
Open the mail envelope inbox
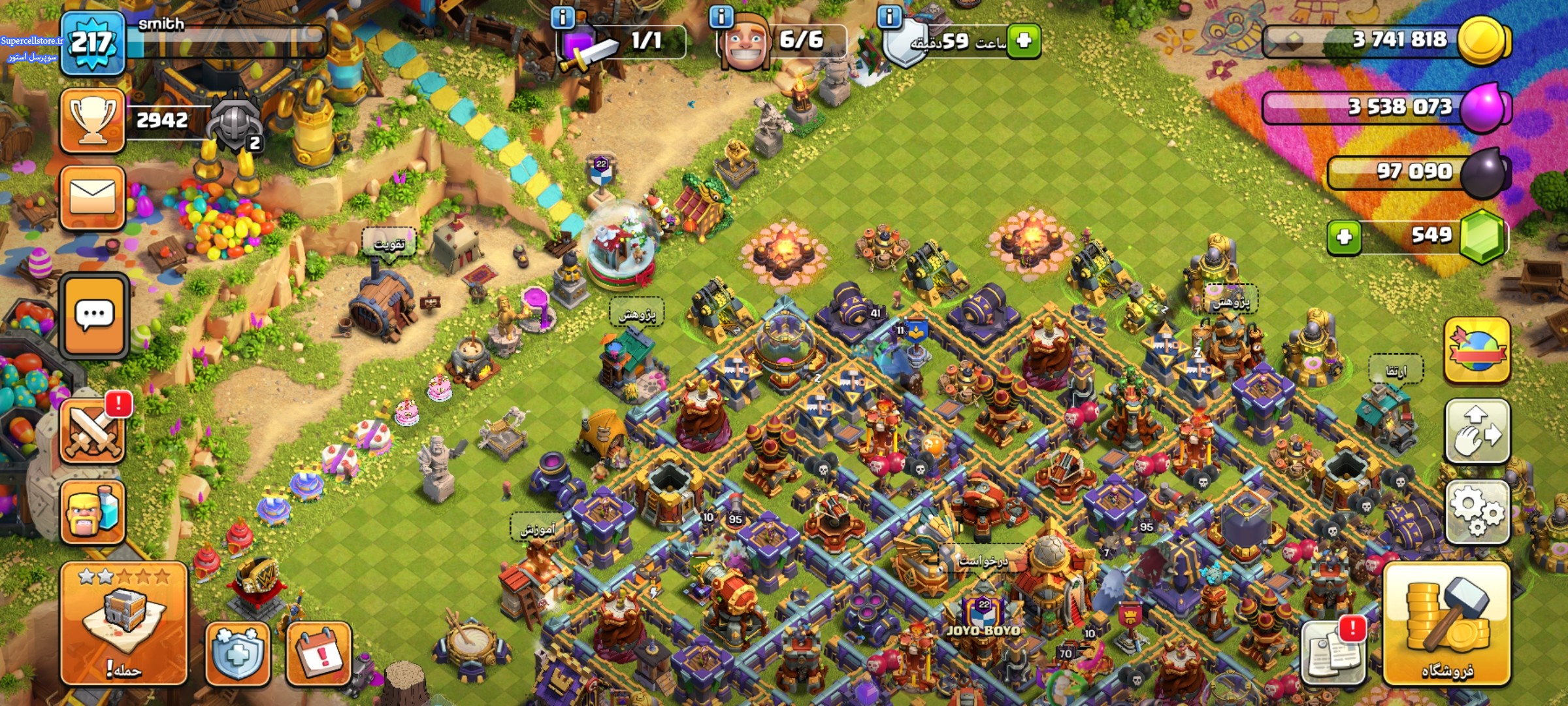click(x=93, y=197)
